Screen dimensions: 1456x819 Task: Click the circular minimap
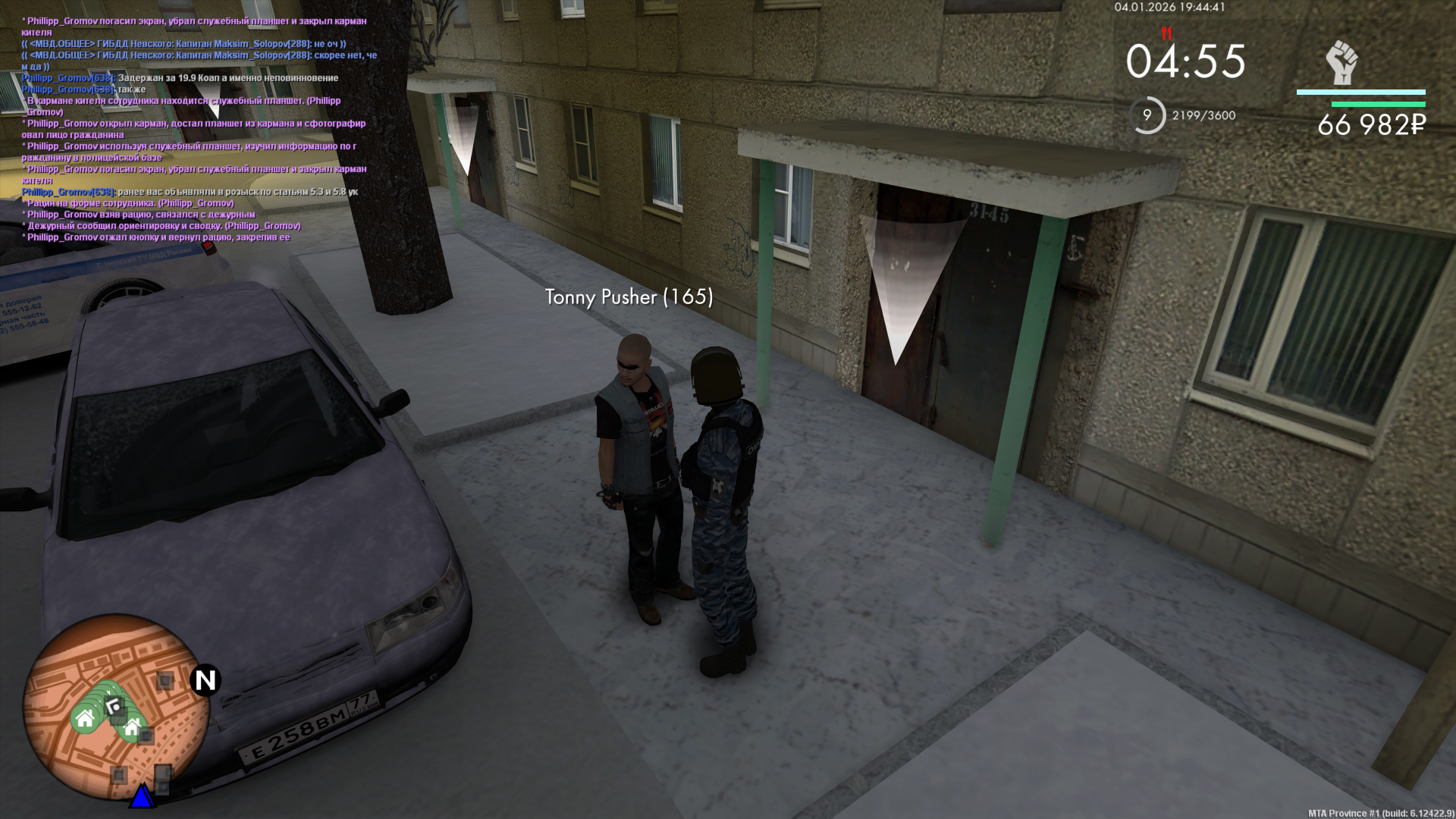pos(116,707)
